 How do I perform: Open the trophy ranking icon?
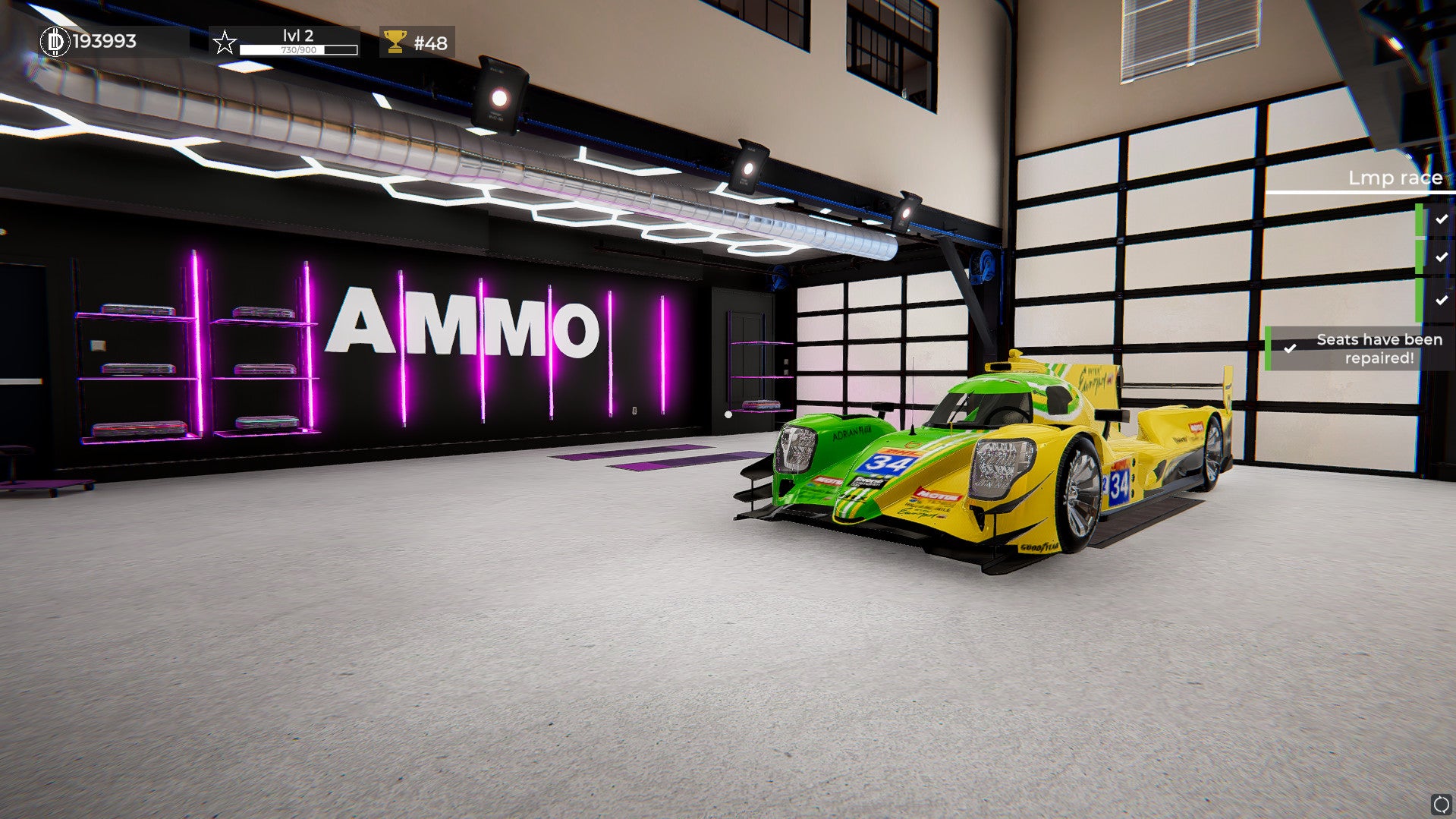[x=394, y=42]
